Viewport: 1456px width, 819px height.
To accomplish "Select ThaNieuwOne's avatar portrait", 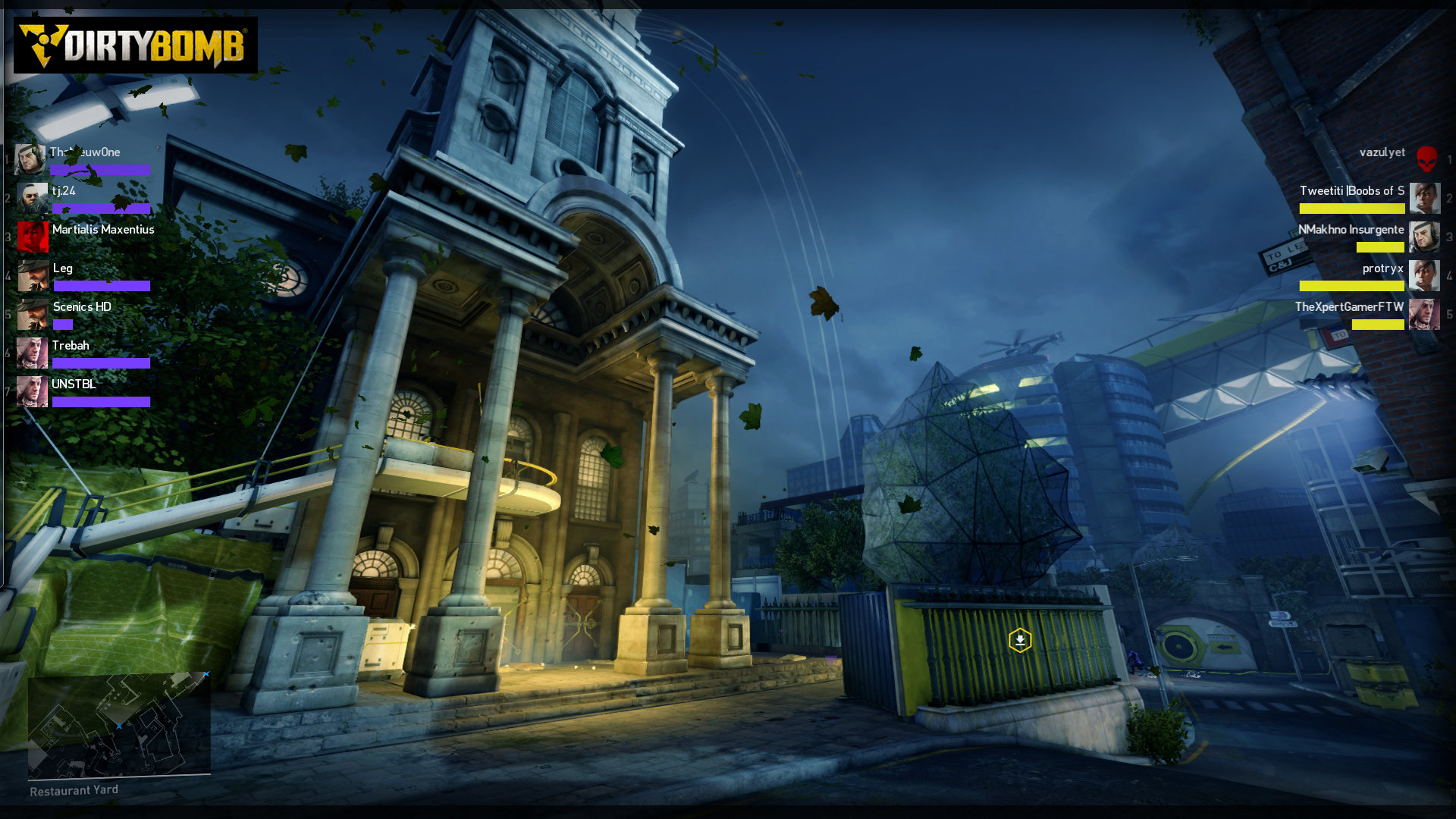I will point(30,159).
